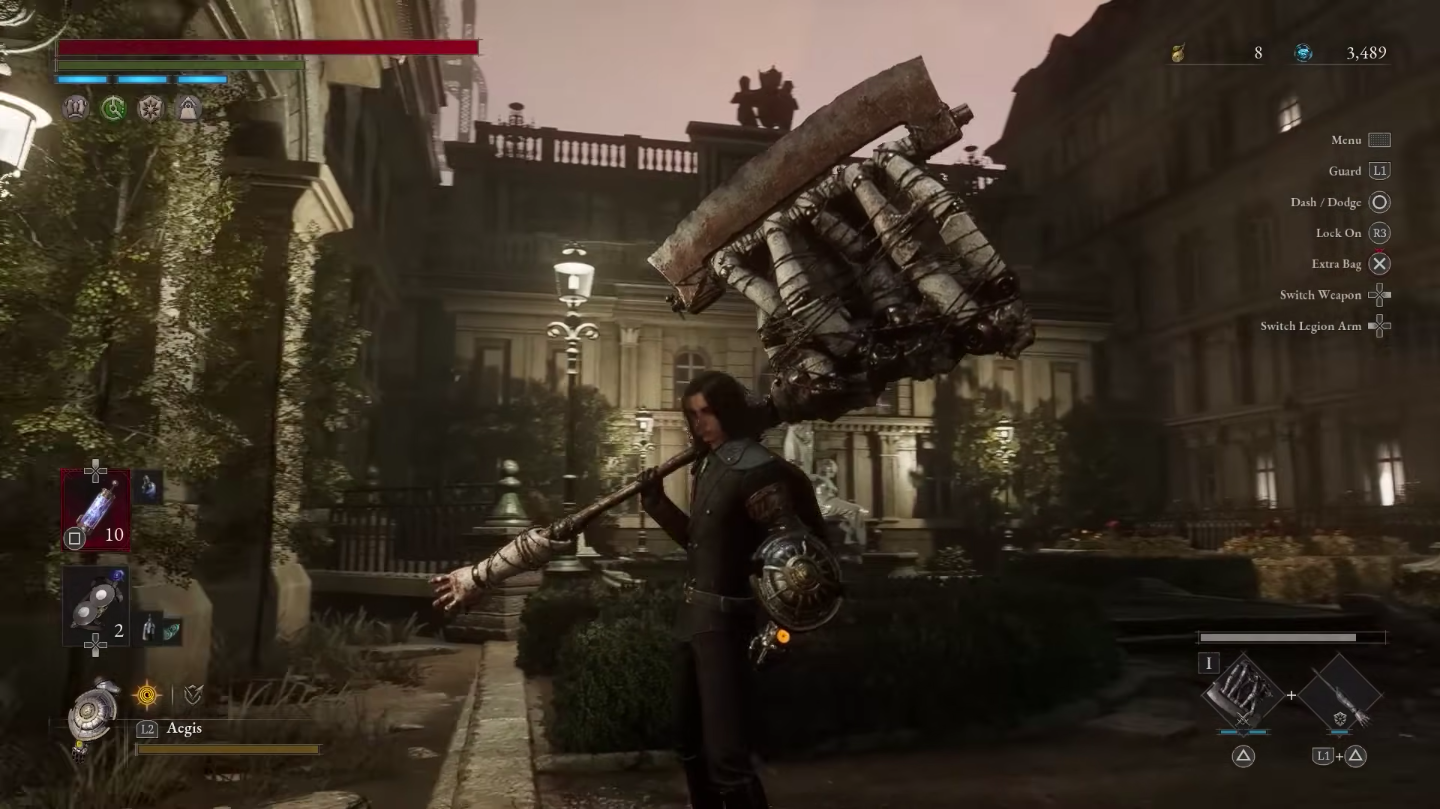
Task: Click the blue Ergo currency icon
Action: (x=1304, y=54)
